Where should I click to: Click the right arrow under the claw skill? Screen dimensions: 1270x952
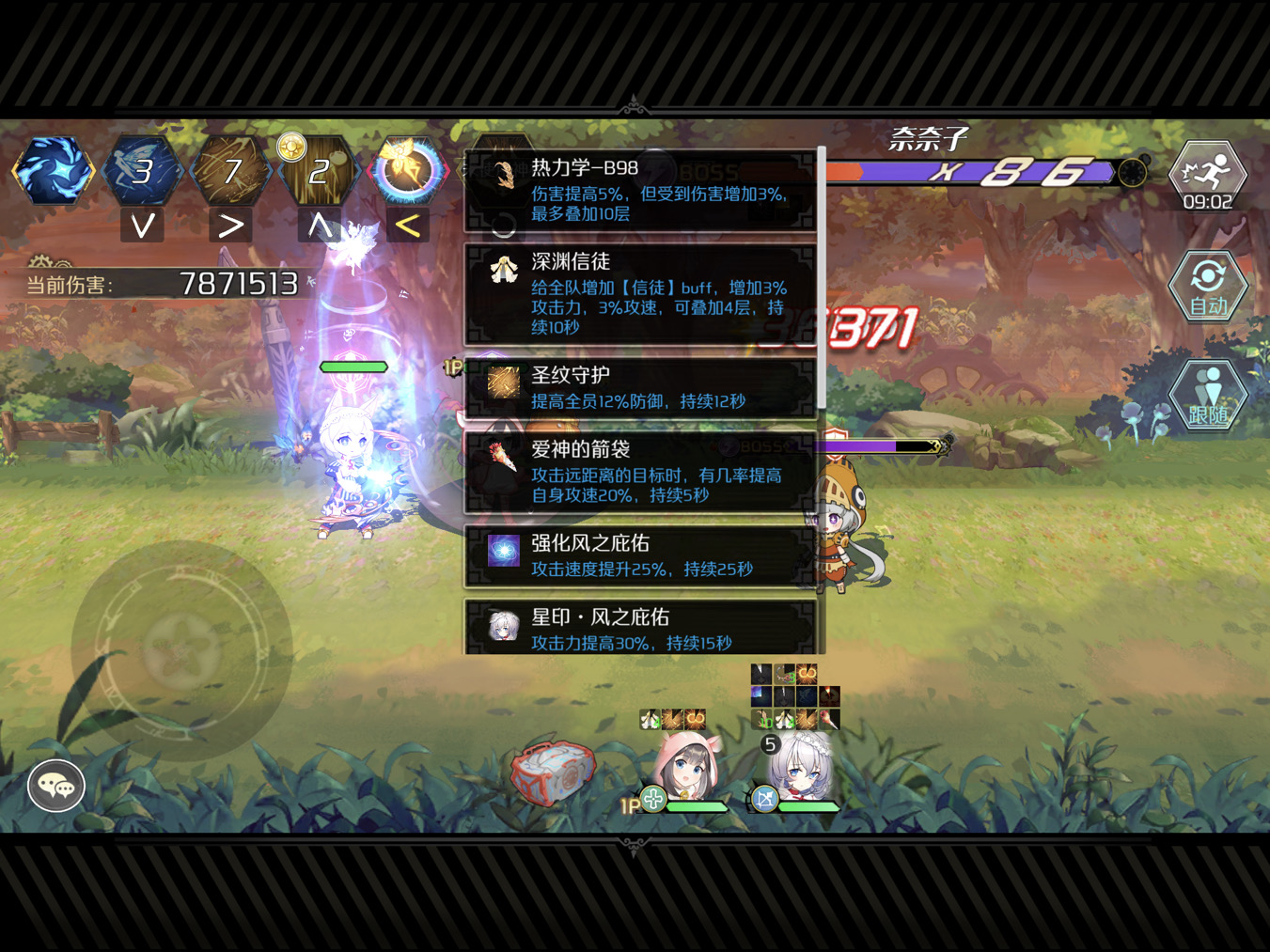[230, 225]
